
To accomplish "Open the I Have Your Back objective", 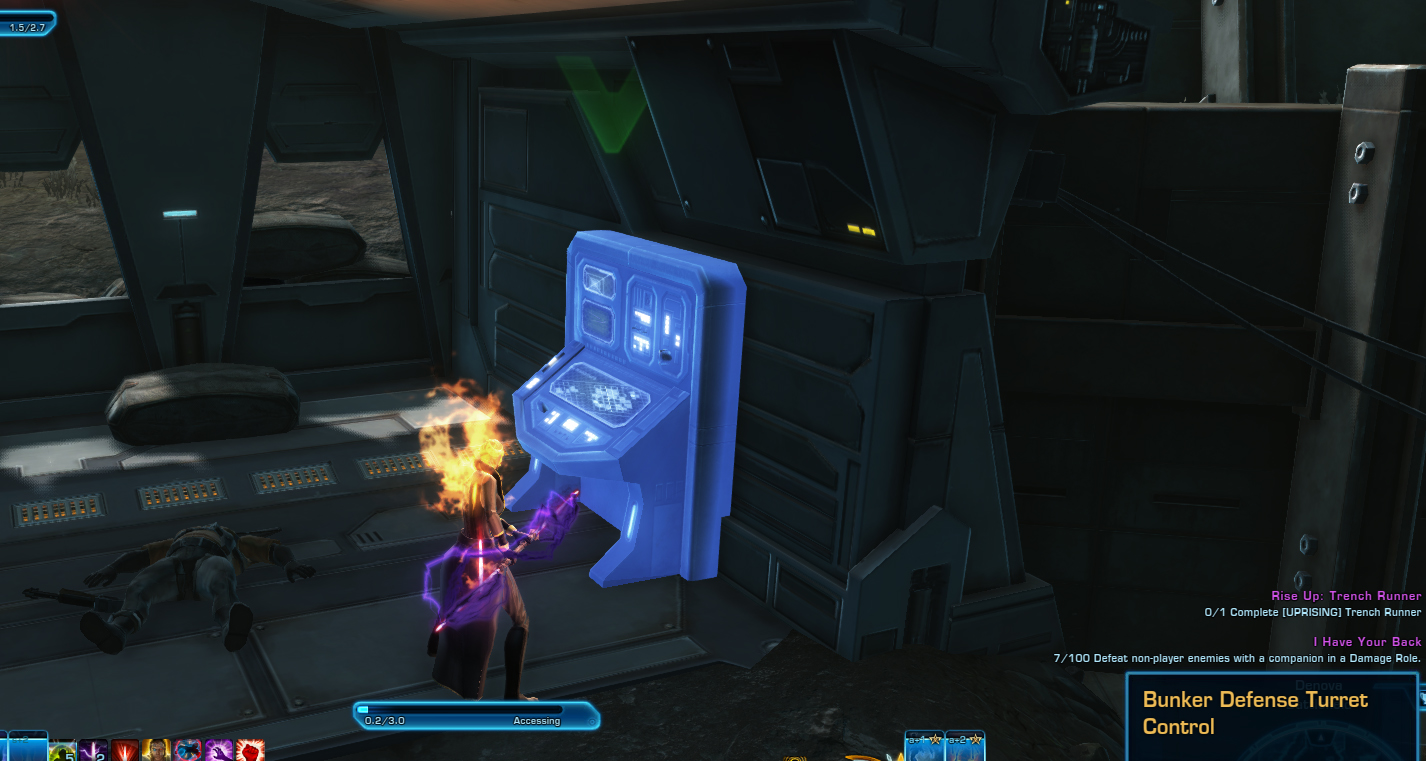I will 1367,641.
